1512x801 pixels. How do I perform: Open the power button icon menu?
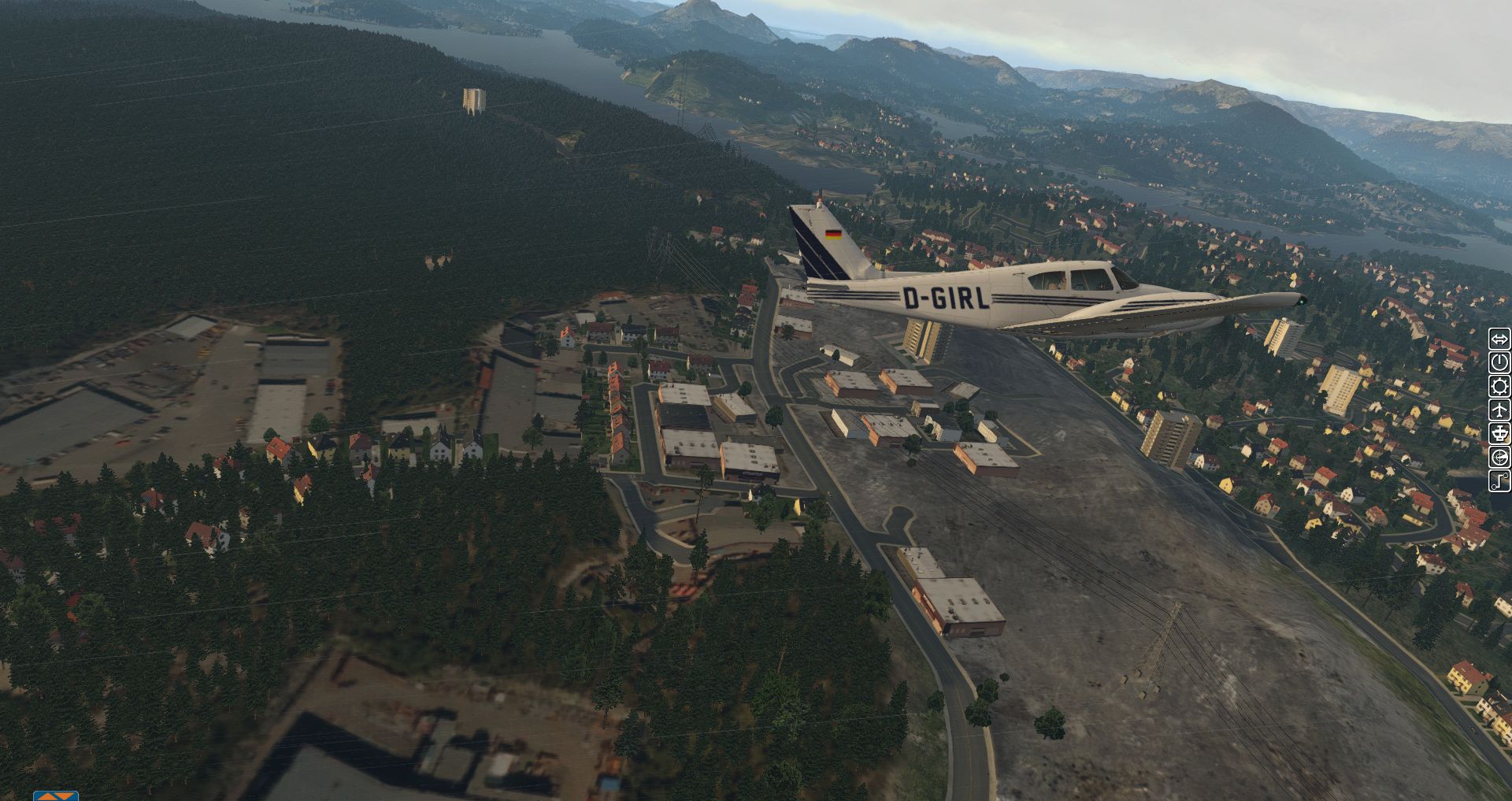point(1499,362)
